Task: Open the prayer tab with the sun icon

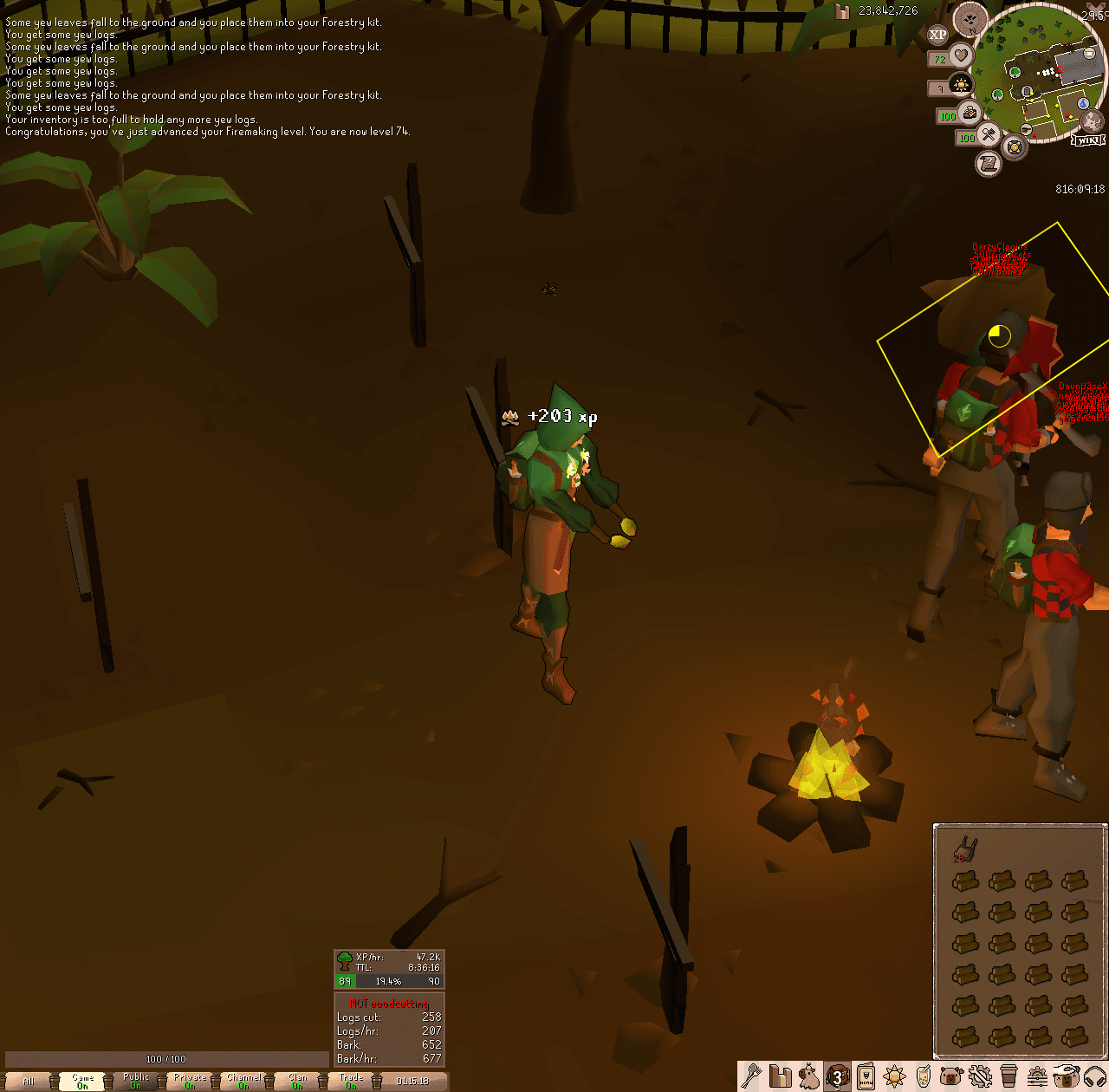Action: coord(894,1077)
